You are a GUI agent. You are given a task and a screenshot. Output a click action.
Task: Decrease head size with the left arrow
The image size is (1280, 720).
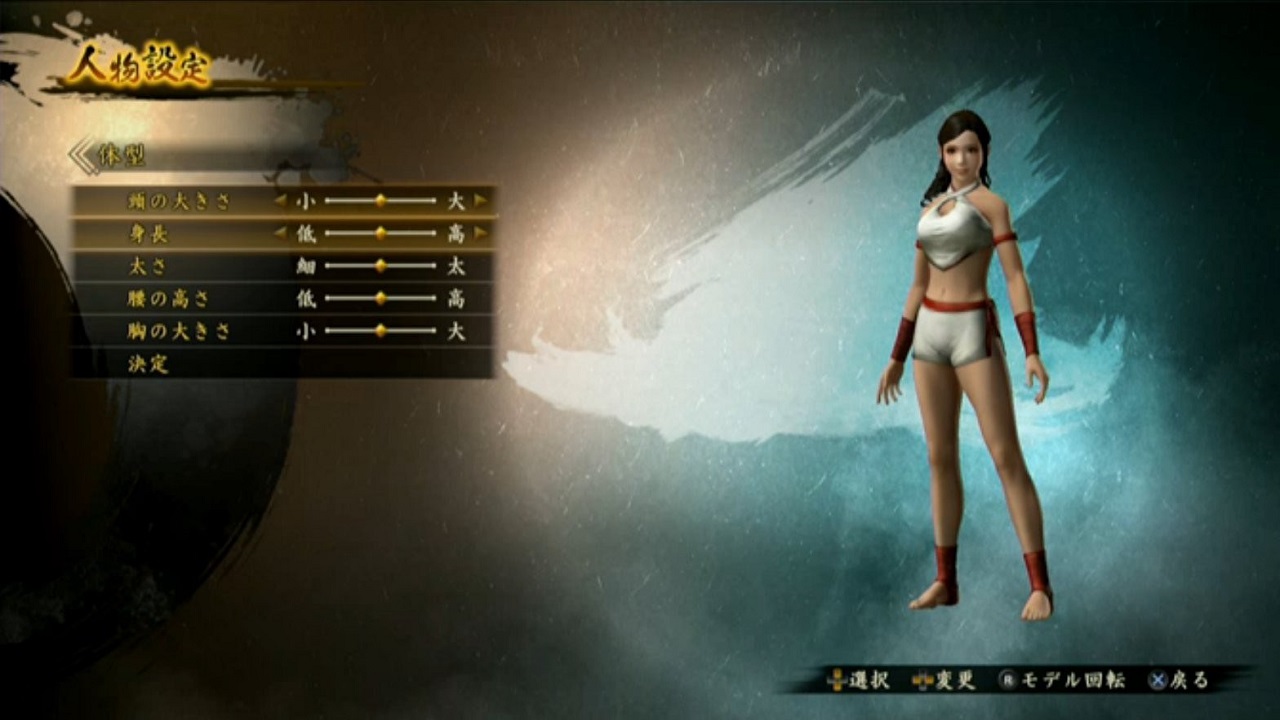click(281, 201)
